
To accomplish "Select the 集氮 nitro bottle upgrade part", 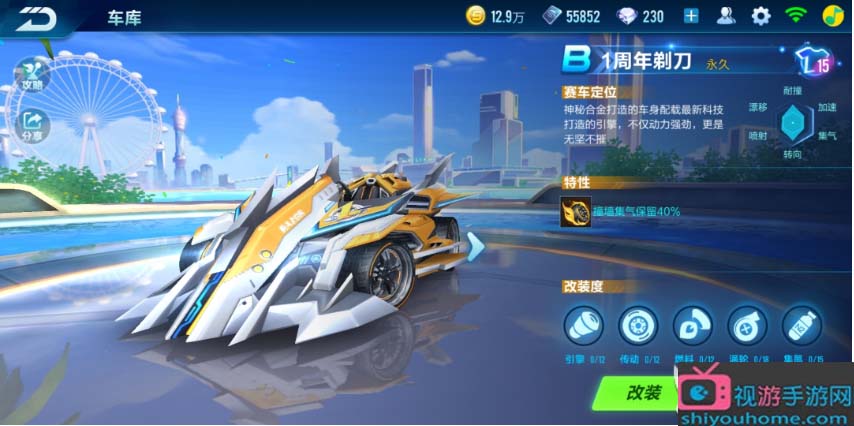I will click(801, 325).
